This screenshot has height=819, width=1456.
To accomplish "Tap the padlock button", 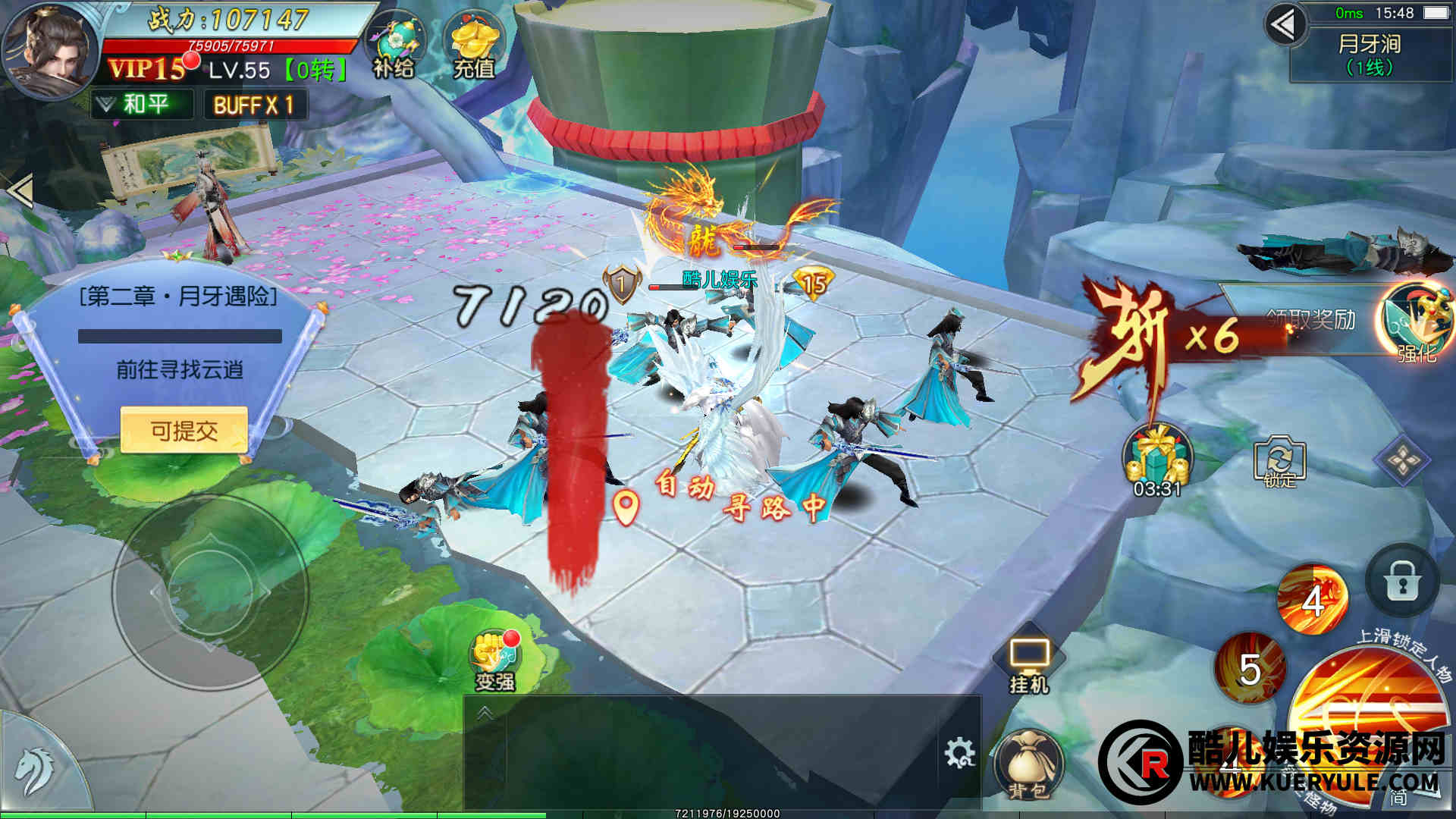I will click(x=1401, y=581).
